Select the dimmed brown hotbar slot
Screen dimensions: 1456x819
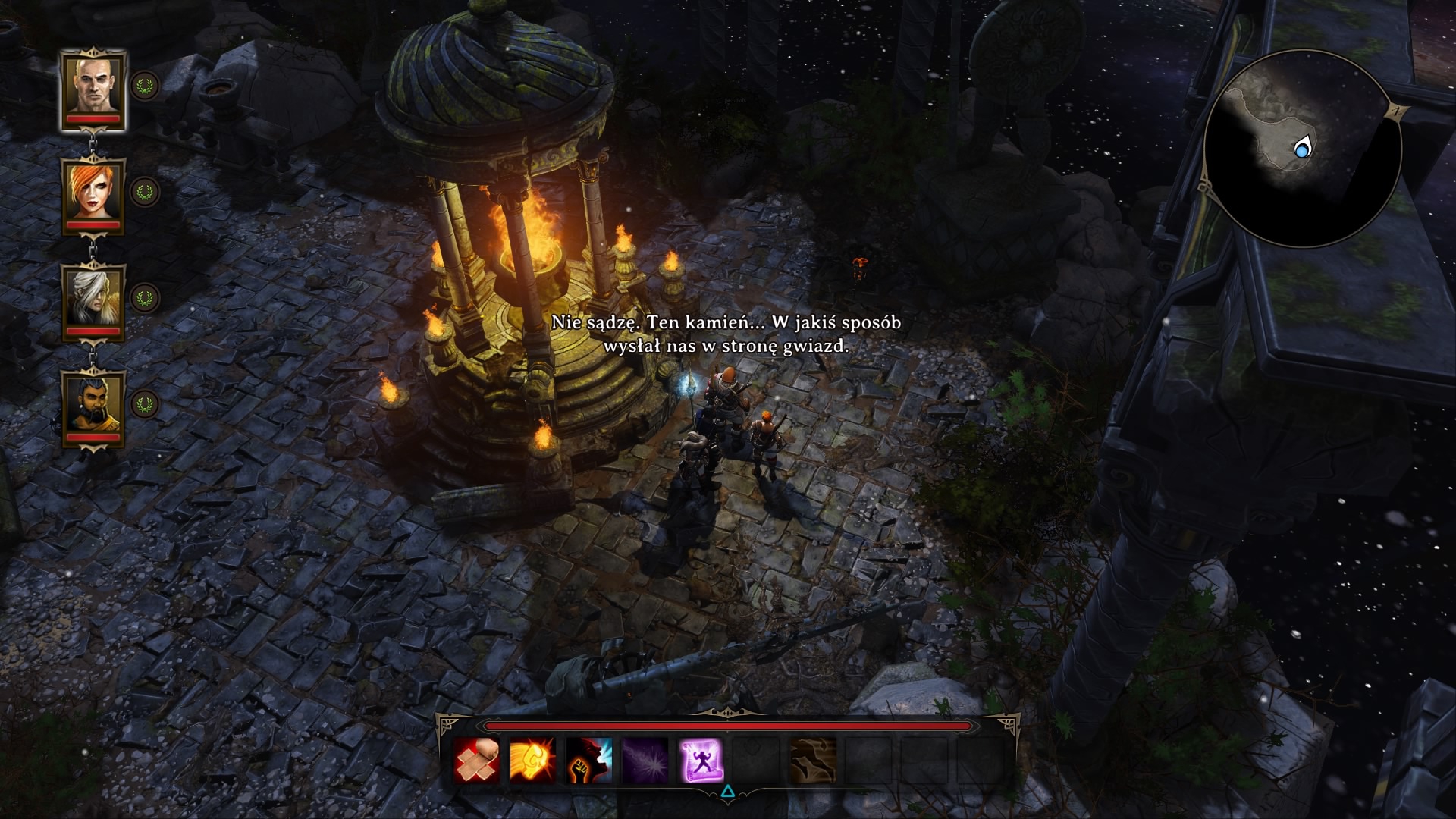click(813, 761)
